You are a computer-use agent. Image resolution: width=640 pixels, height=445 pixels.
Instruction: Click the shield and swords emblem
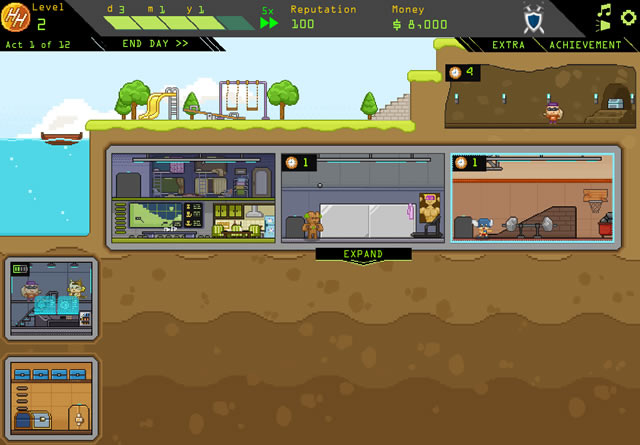point(534,19)
